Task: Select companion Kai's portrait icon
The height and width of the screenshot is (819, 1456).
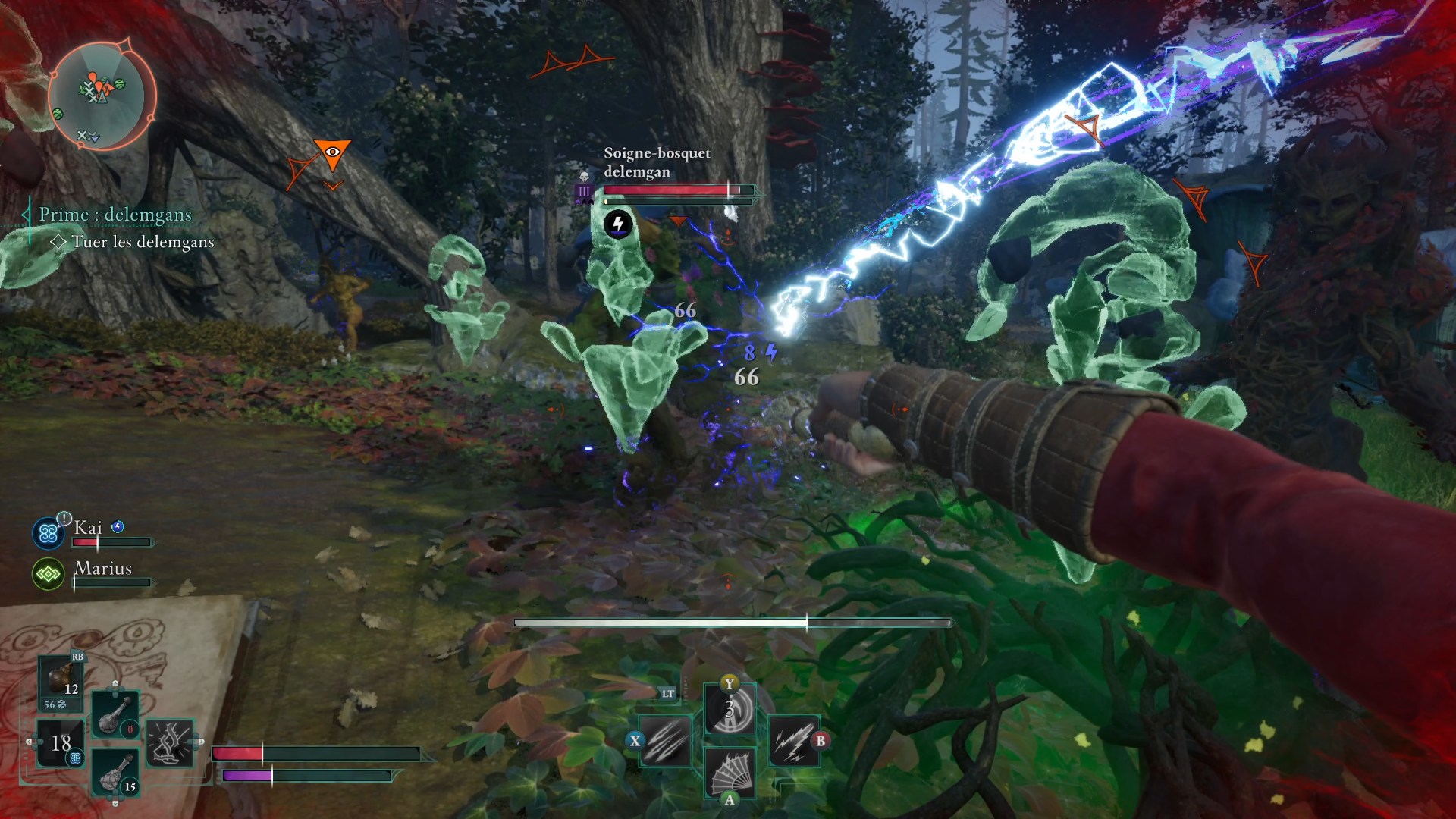Action: click(x=49, y=533)
